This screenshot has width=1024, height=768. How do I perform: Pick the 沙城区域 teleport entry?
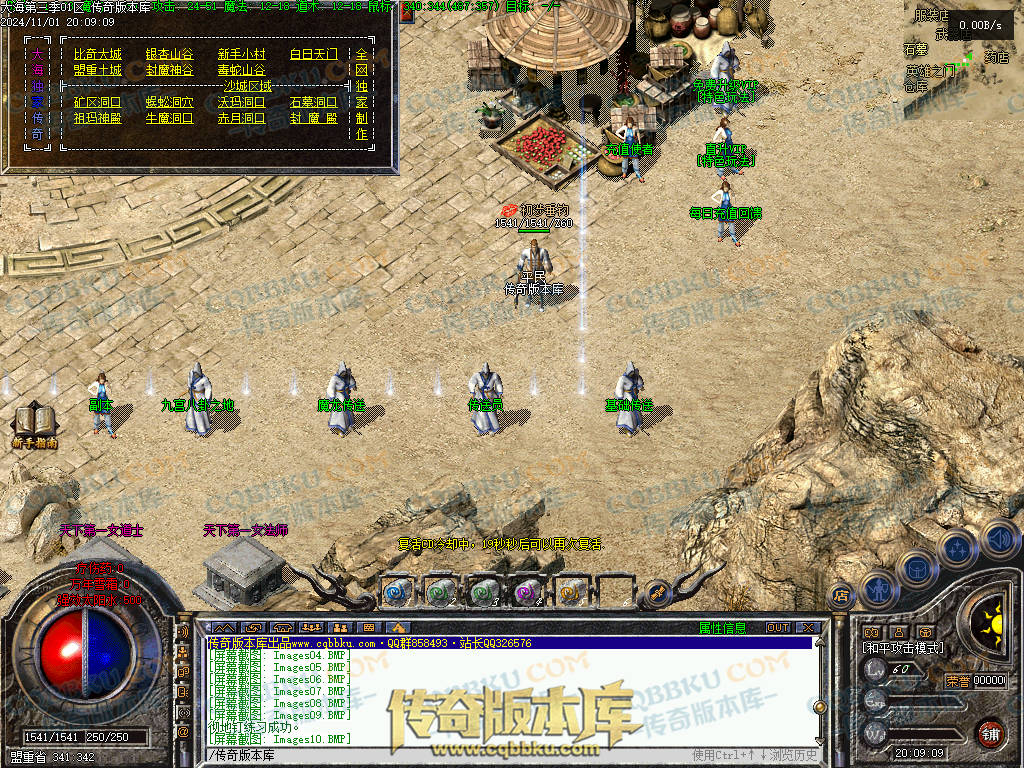point(247,86)
